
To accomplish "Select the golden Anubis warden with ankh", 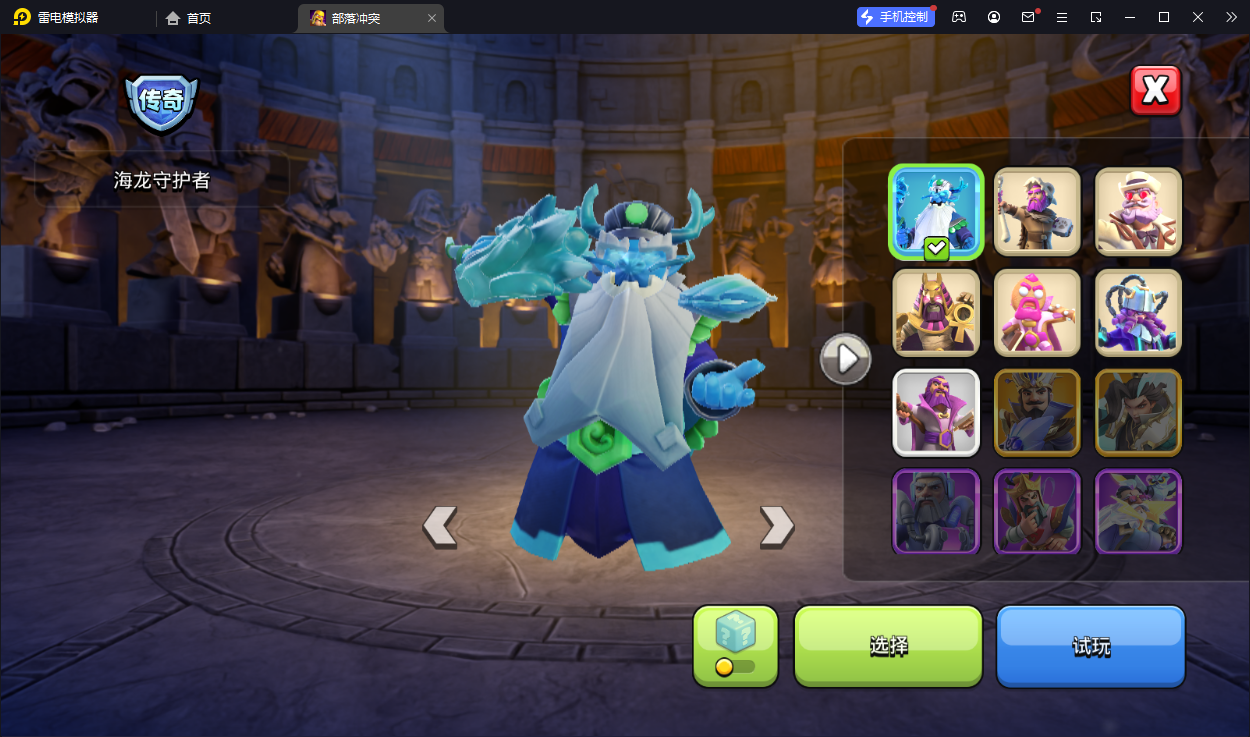I will pyautogui.click(x=936, y=312).
